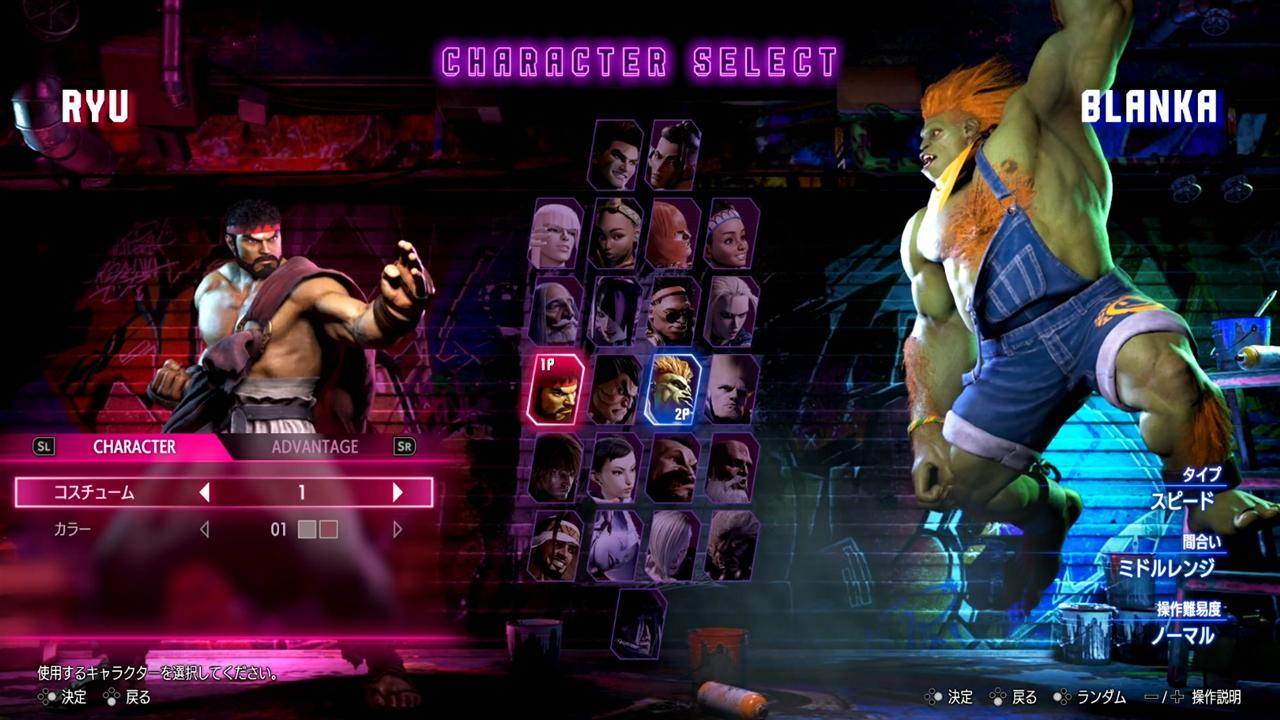Pick Luke from the roster
Viewport: 1280px width, 720px height.
(614, 155)
